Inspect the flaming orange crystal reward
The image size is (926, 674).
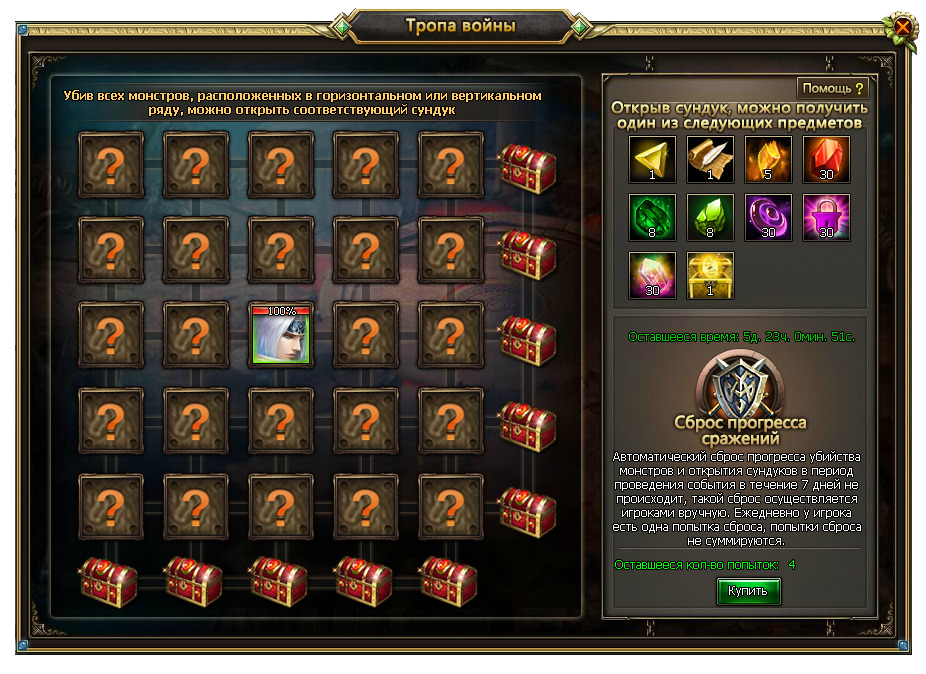[768, 160]
